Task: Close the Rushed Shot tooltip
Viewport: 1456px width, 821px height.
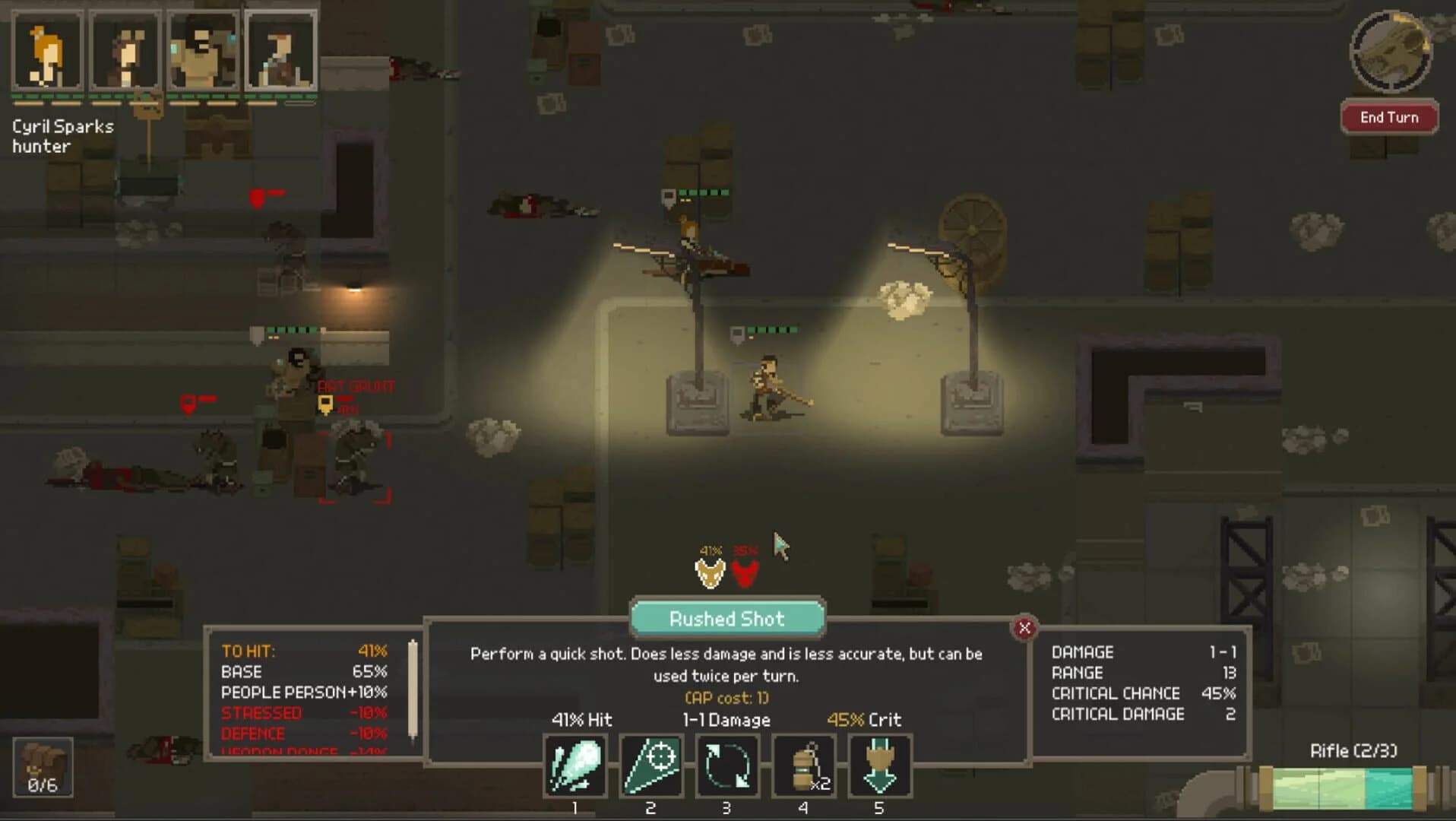Action: (x=1024, y=628)
